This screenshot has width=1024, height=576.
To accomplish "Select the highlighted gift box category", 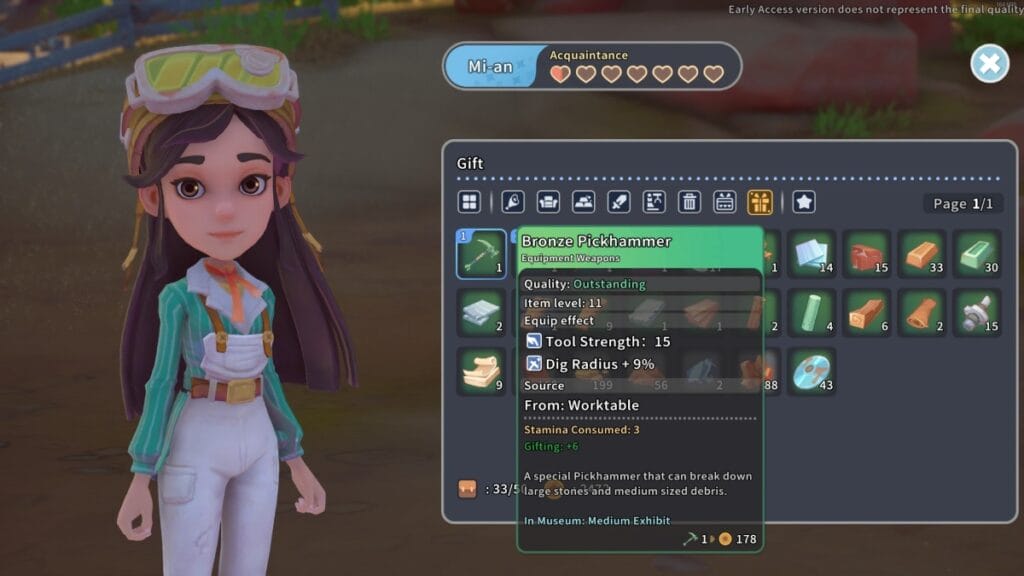I will pyautogui.click(x=759, y=202).
